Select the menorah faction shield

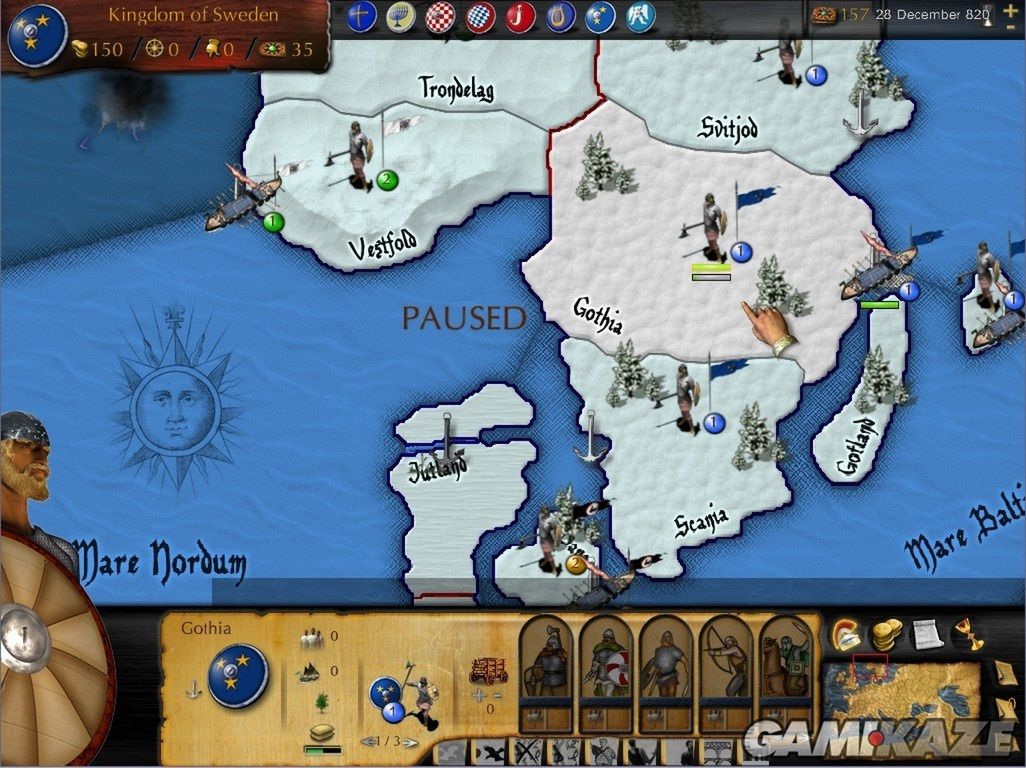(401, 17)
